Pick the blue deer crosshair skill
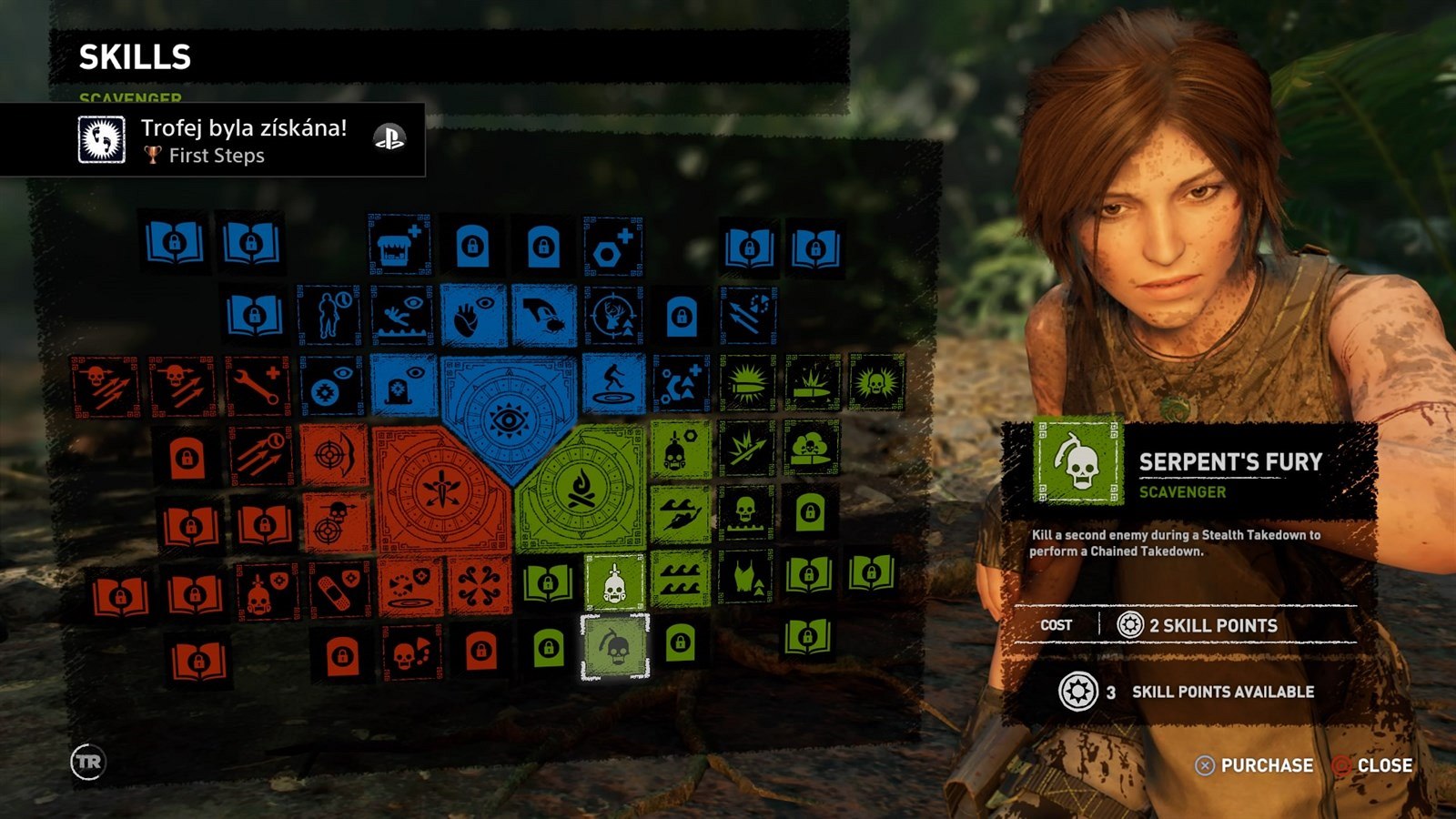This screenshot has height=819, width=1456. pyautogui.click(x=612, y=316)
